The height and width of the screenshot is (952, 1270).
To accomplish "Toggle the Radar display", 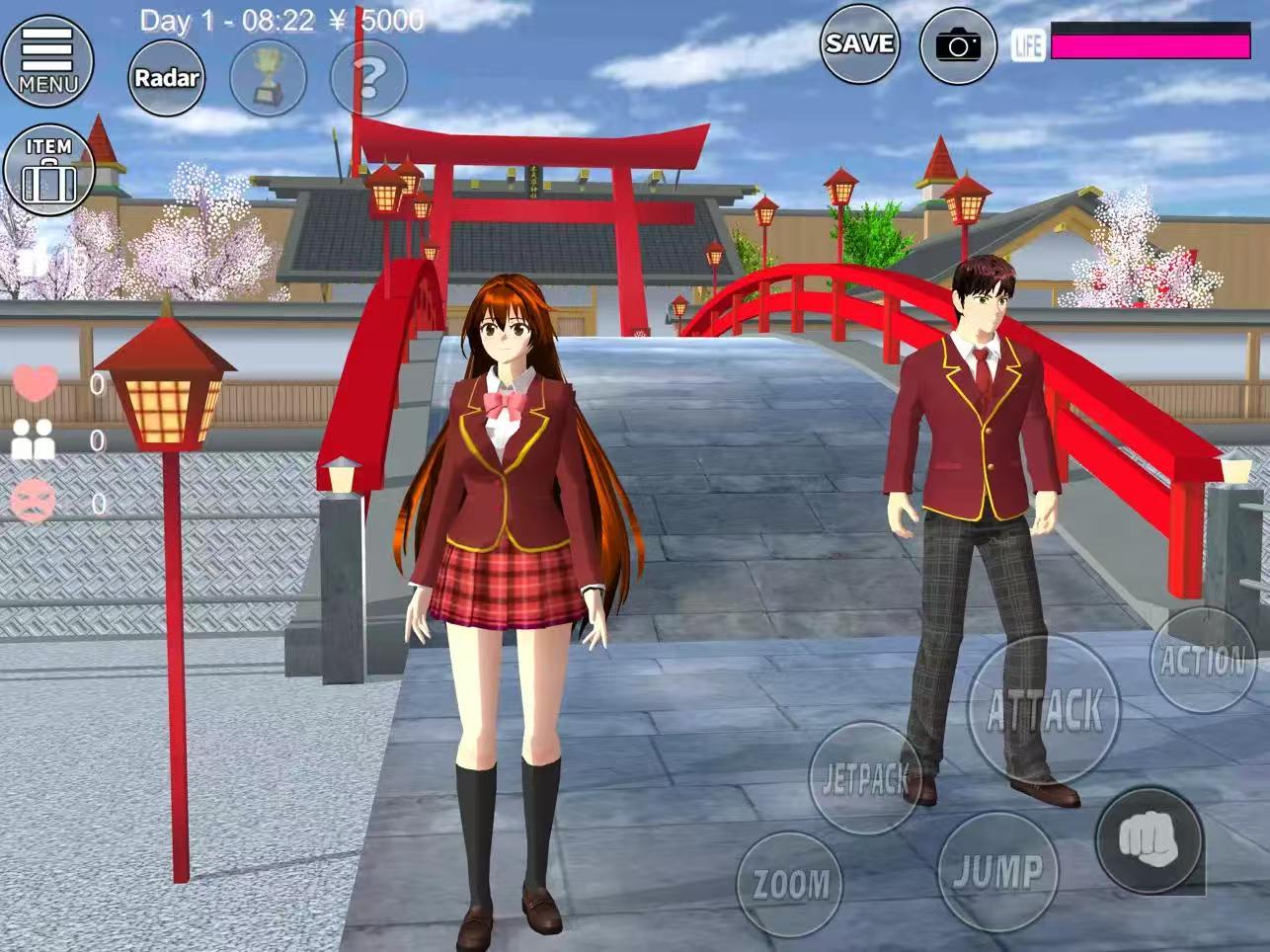I will (x=168, y=79).
